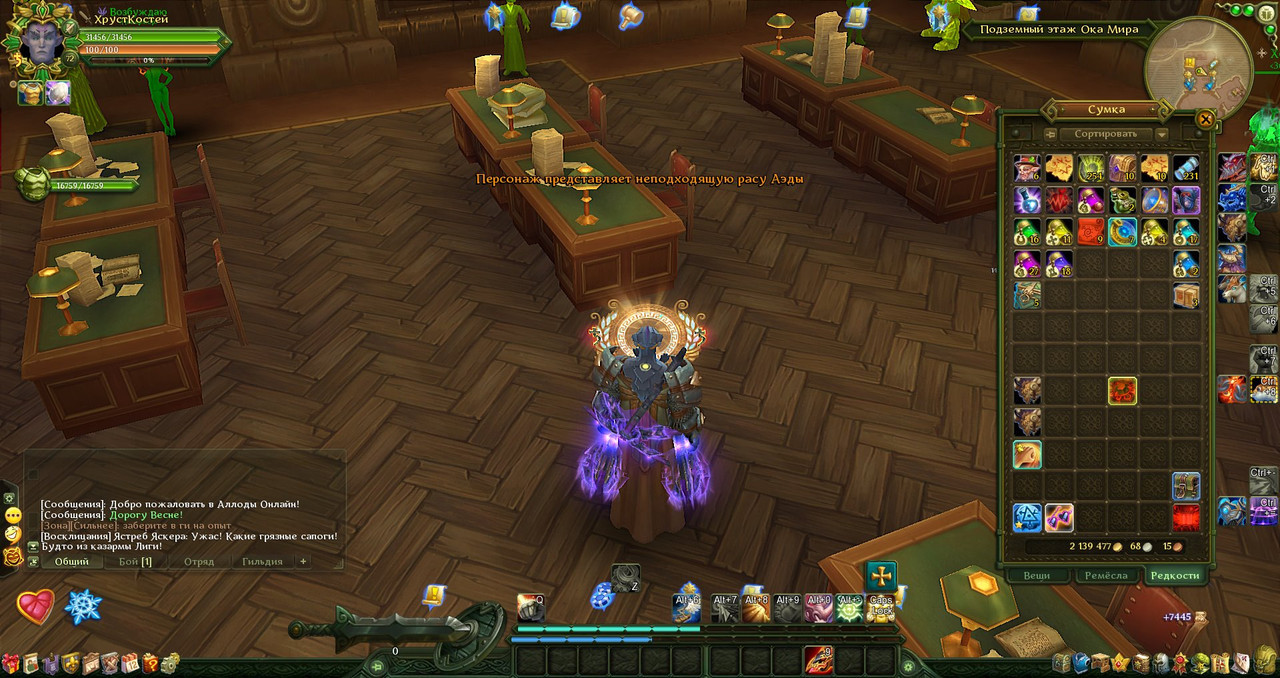1280x678 pixels.
Task: Open the Гильдия chat tab
Action: (262, 562)
